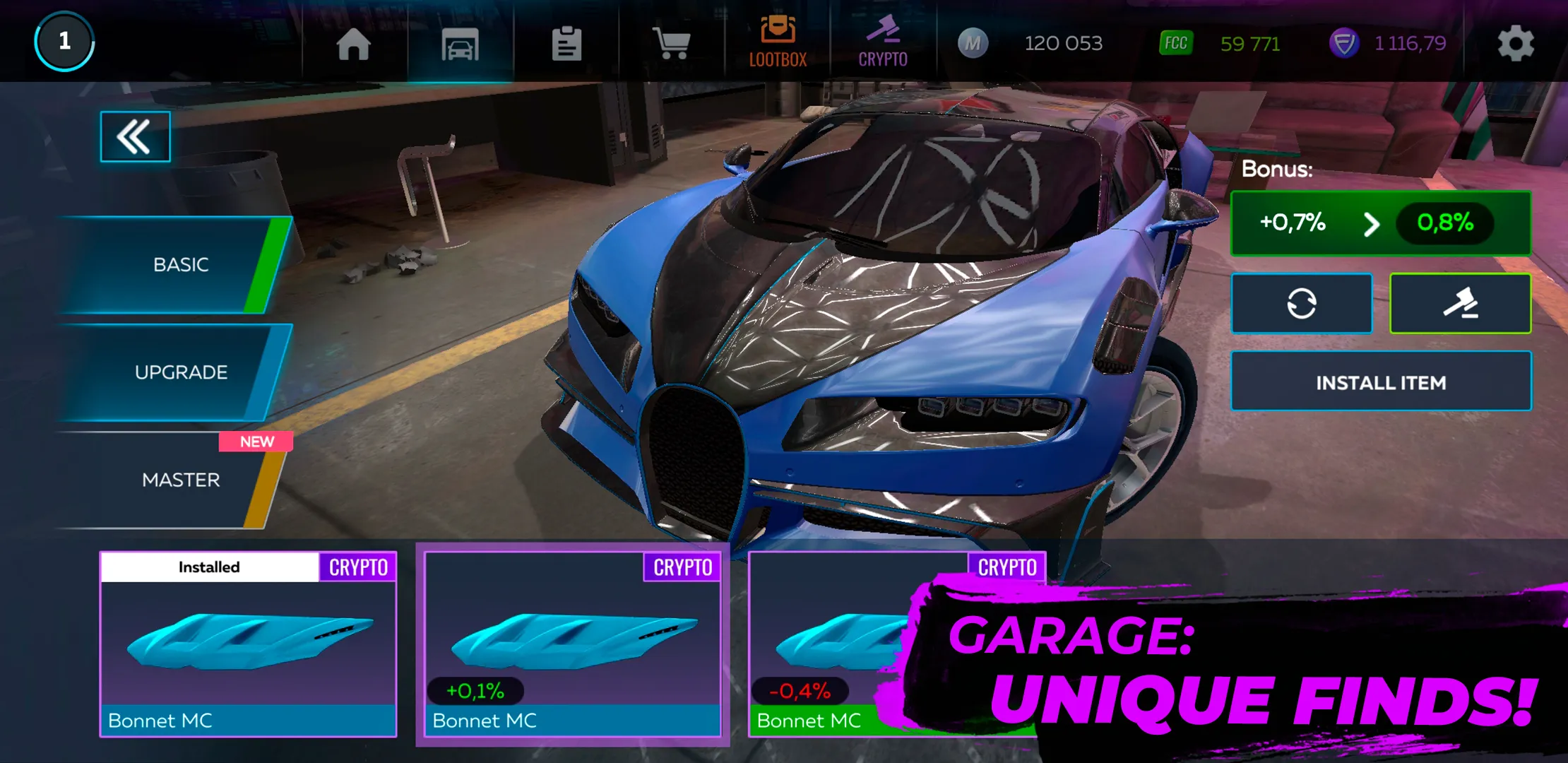Open the Home screen icon
The height and width of the screenshot is (763, 1568).
click(355, 42)
